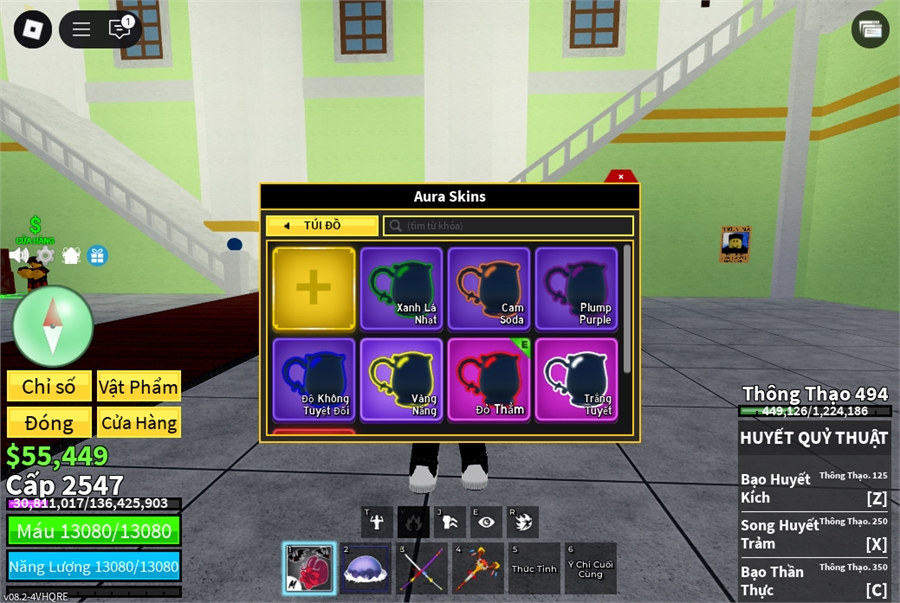900x603 pixels.
Task: Open the Roblox chat overlay
Action: click(x=120, y=29)
